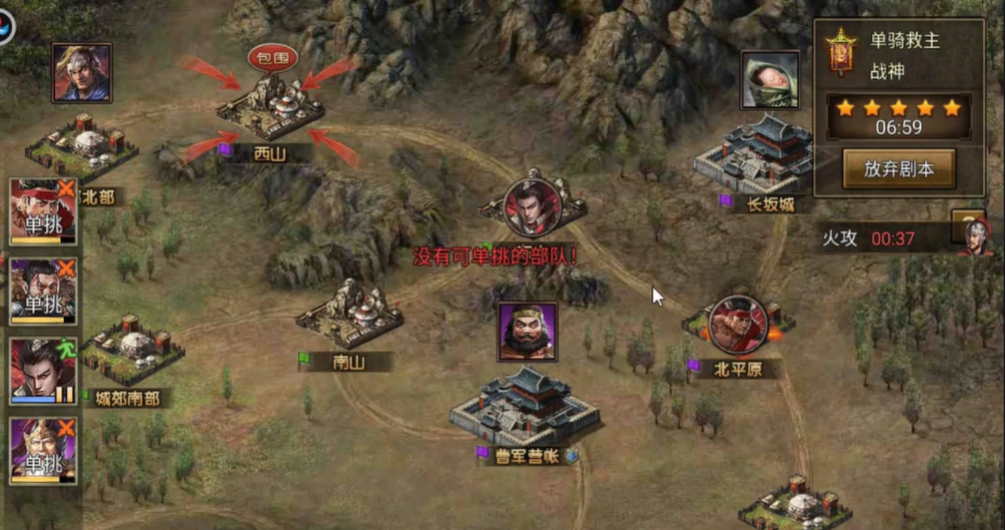This screenshot has width=1005, height=530.
Task: Select the 长坂城 fortress node
Action: click(755, 158)
